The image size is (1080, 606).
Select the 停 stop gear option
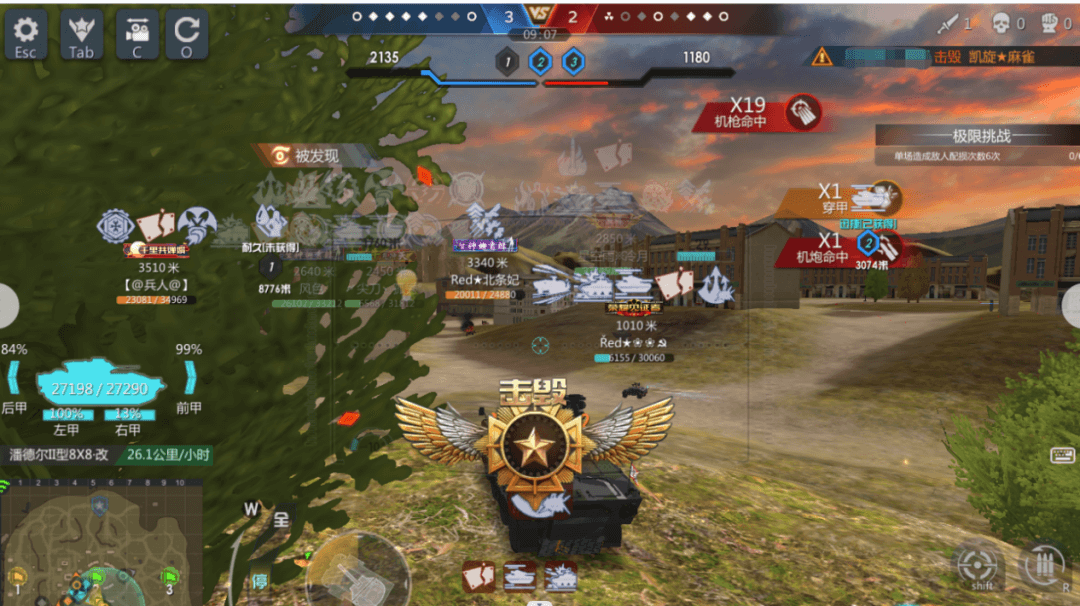[260, 581]
